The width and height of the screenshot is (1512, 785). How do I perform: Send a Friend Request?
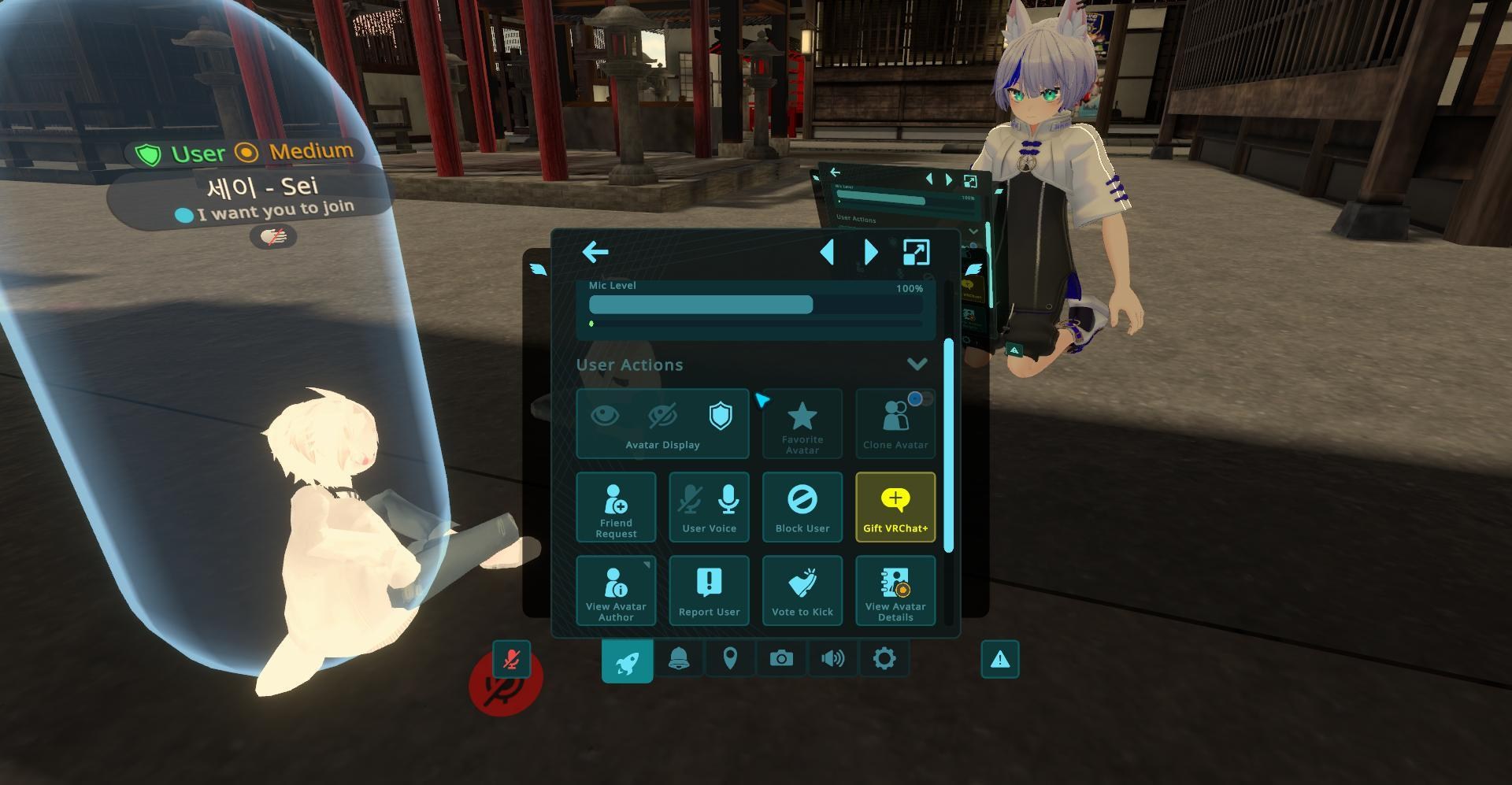pos(616,507)
